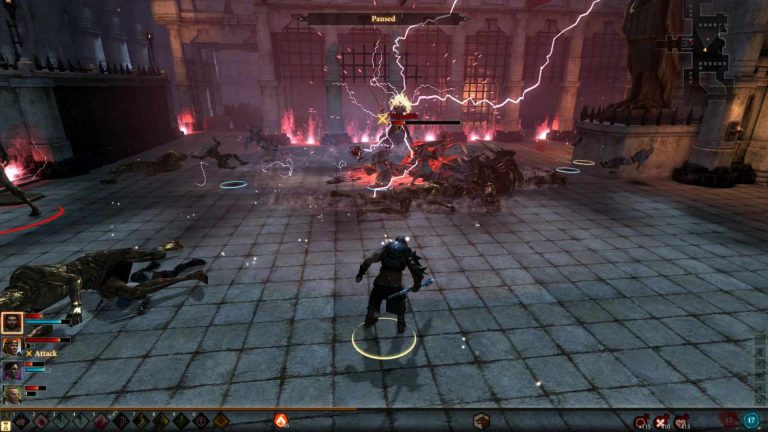Select the purple-framed dark-haired companion portrait

[x=12, y=371]
